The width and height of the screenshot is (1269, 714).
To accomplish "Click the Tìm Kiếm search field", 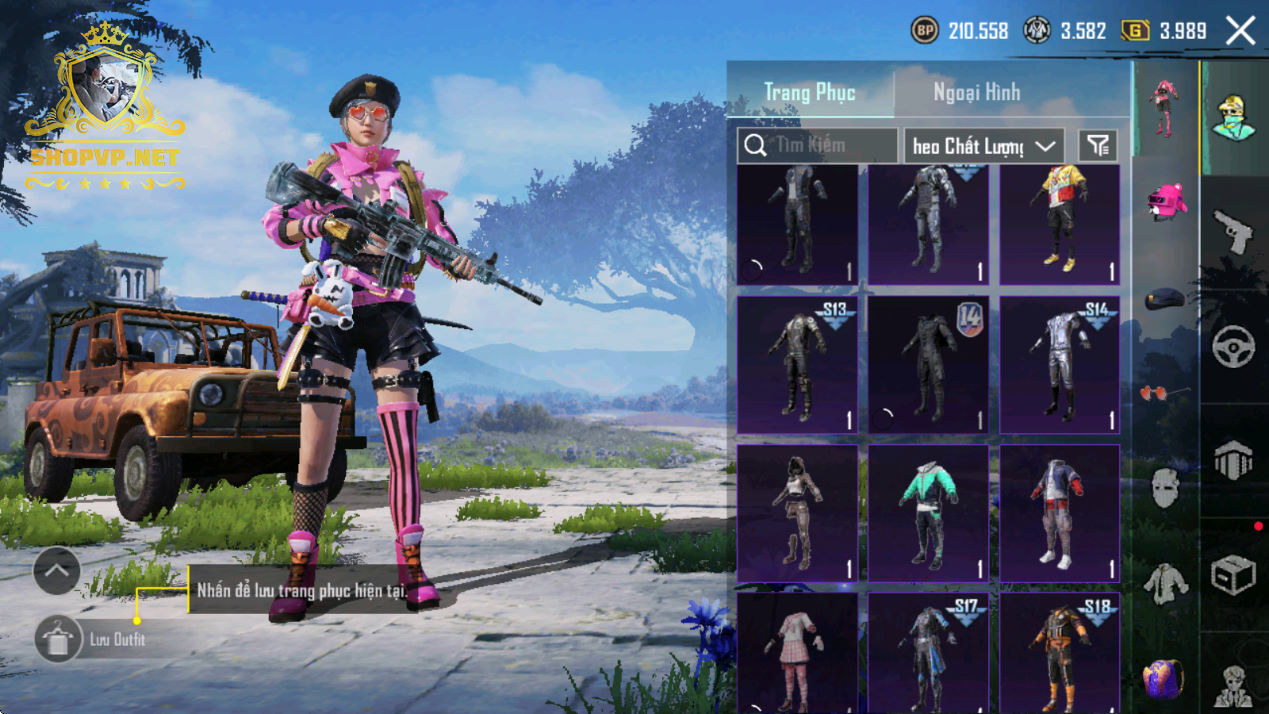I will click(x=818, y=146).
